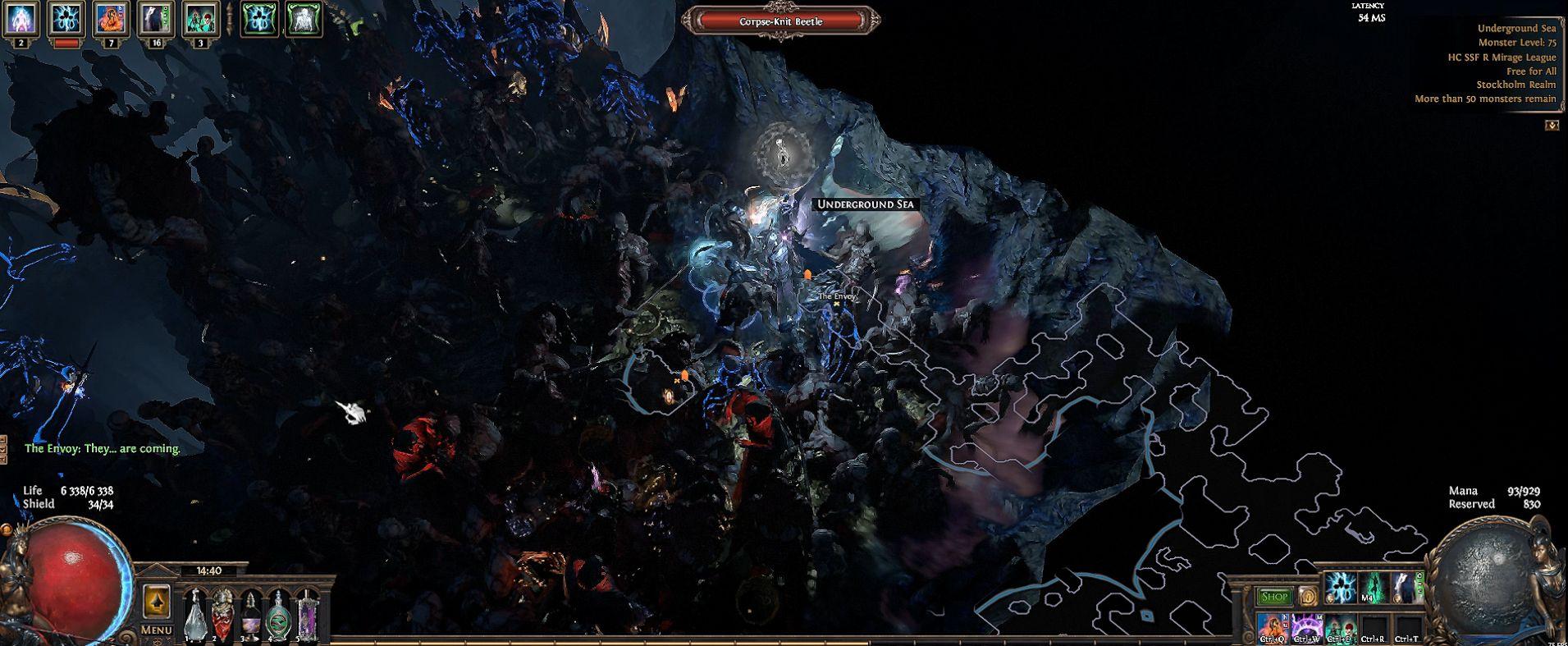The width and height of the screenshot is (1568, 646).
Task: Use the purple tall flask in slot 5
Action: coord(307,612)
